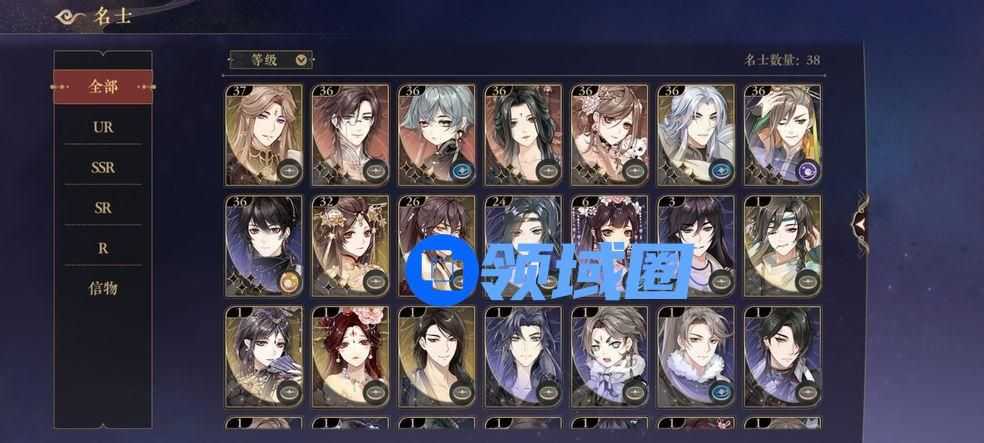The height and width of the screenshot is (443, 984).
Task: Select the 全部 (All) filter tab
Action: coord(103,87)
